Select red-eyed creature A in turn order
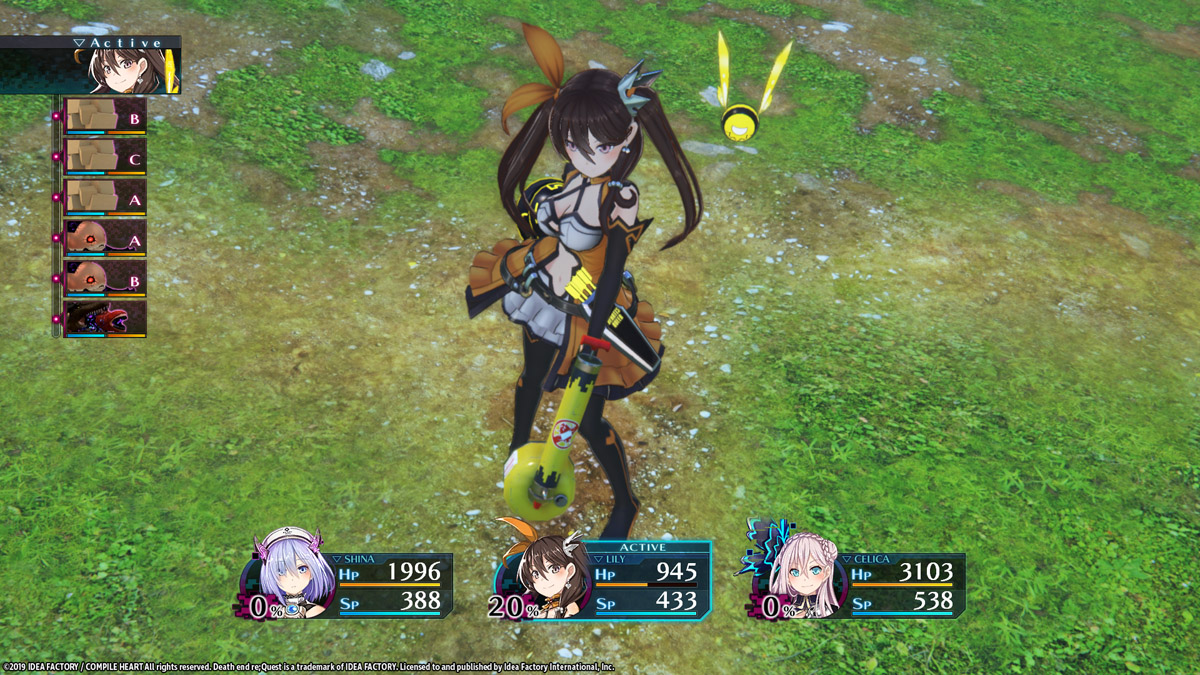 105,239
